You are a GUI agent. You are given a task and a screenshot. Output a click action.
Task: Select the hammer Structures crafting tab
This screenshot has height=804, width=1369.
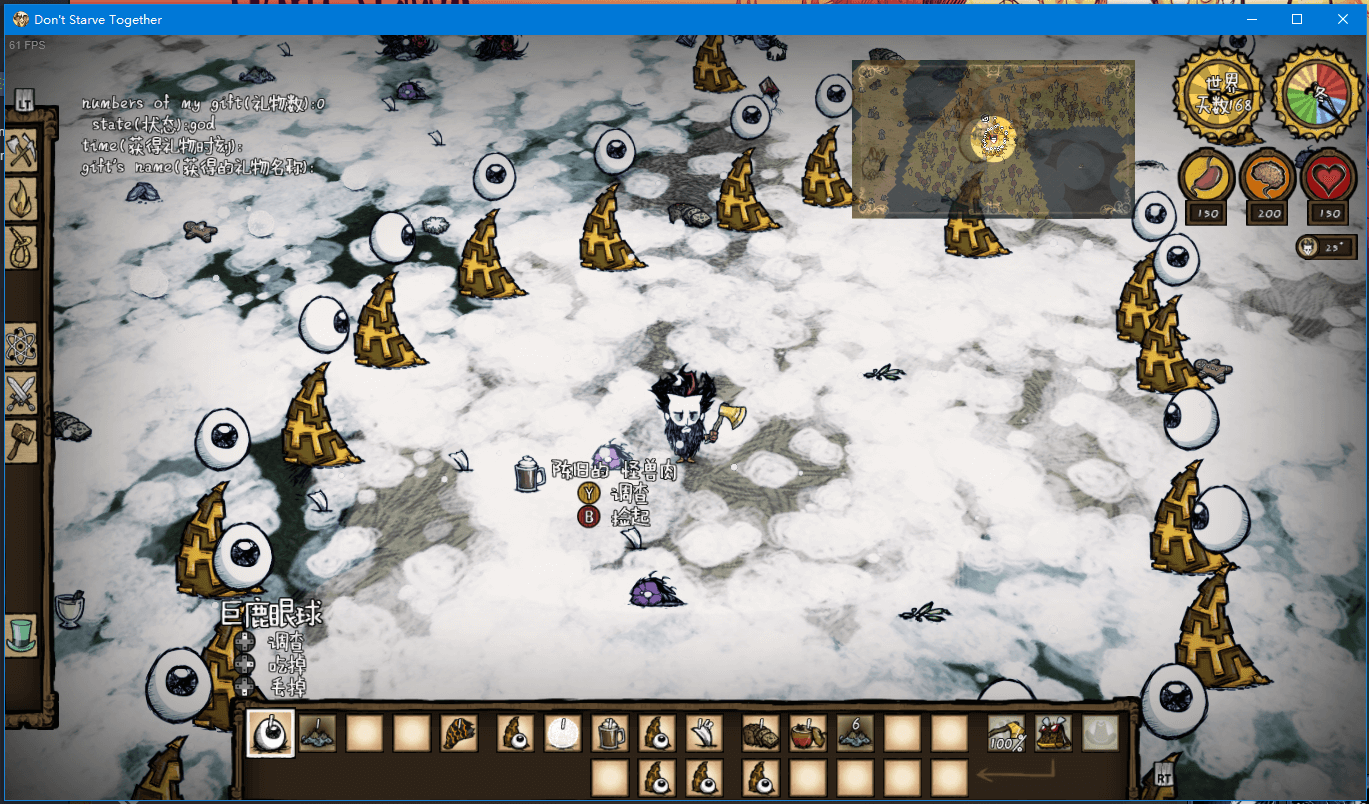[21, 440]
